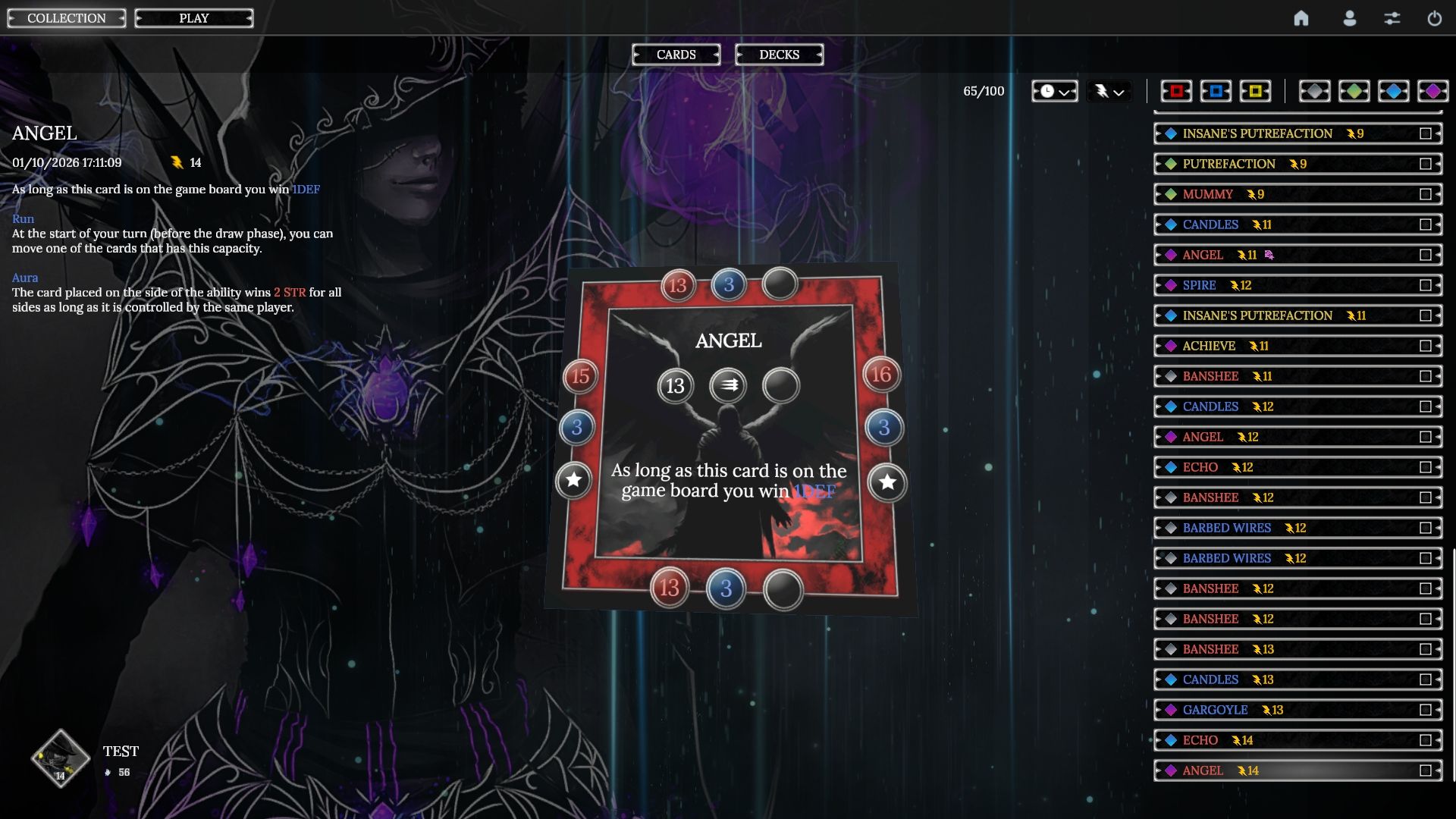
Task: Show the Cards tab
Action: 676,55
